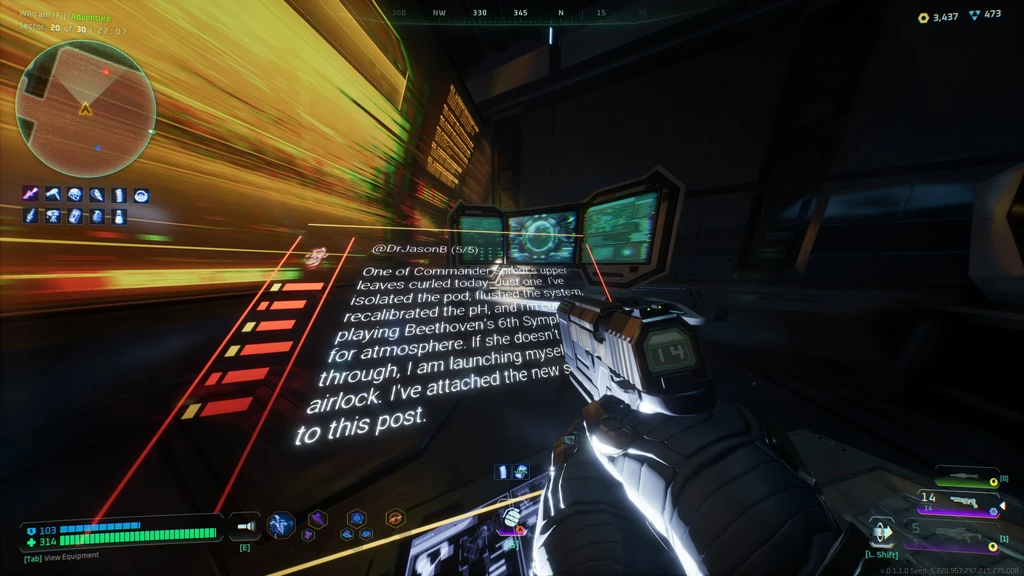The image size is (1024, 576).
Task: Select the orange hexagon perk icon
Action: [395, 518]
